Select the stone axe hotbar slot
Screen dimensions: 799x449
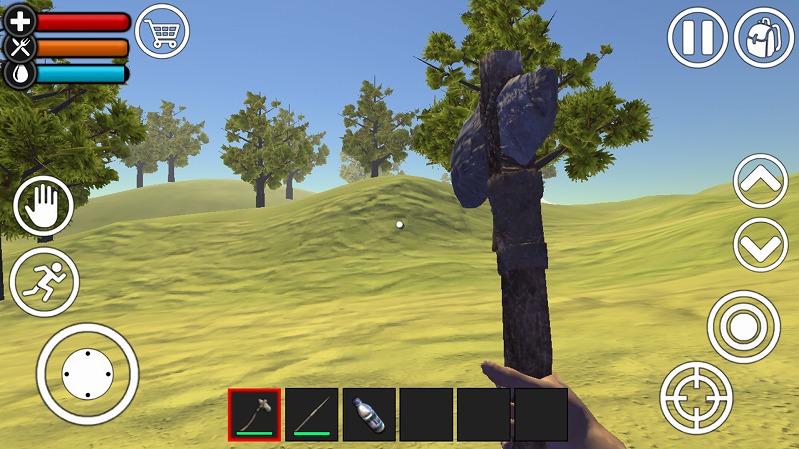(x=255, y=414)
